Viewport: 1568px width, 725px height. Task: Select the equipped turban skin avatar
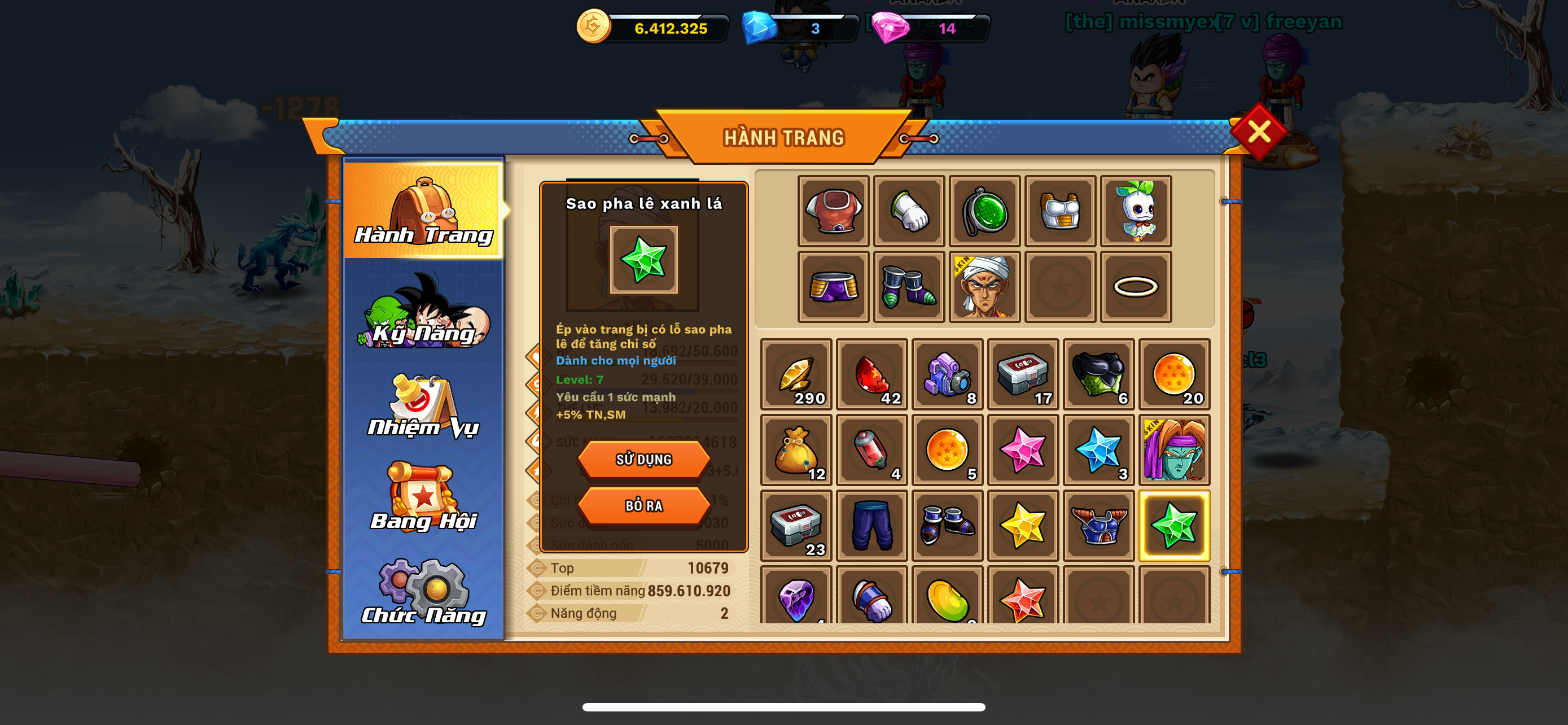[984, 287]
